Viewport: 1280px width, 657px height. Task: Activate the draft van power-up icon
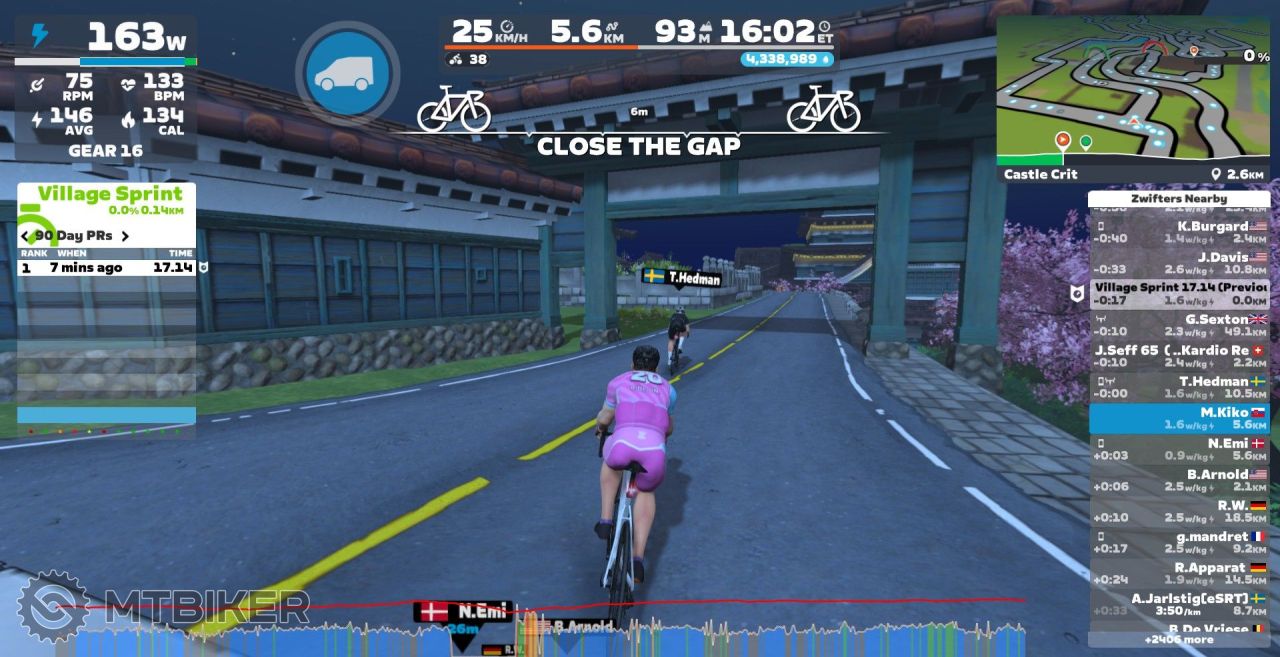click(346, 73)
